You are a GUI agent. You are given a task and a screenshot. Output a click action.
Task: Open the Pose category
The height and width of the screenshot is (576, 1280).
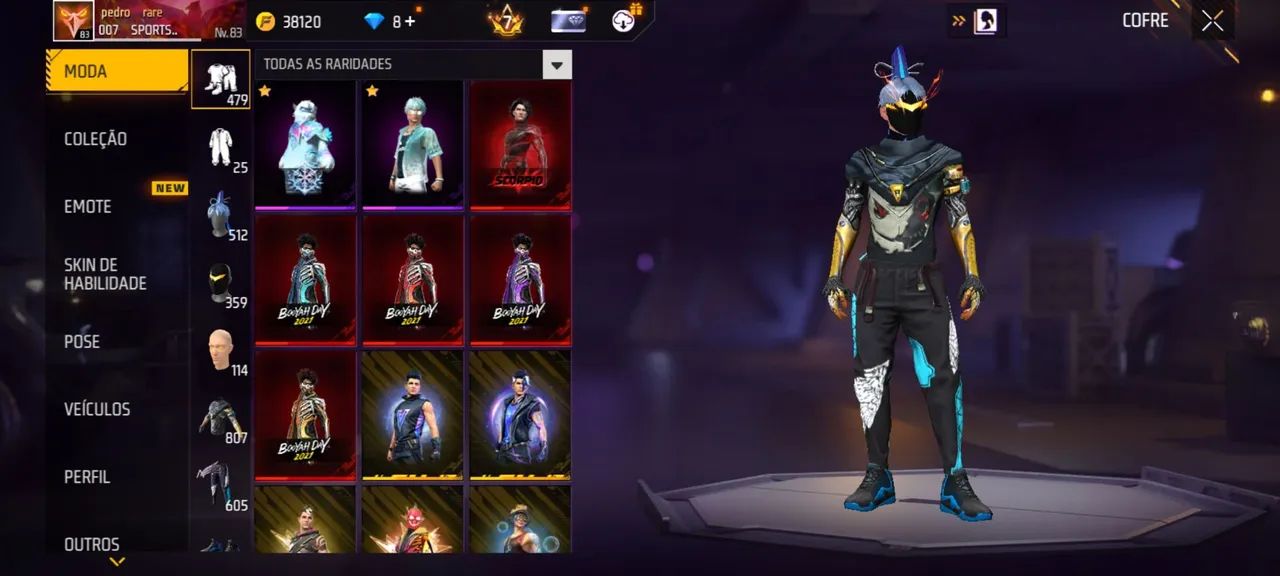click(x=82, y=342)
